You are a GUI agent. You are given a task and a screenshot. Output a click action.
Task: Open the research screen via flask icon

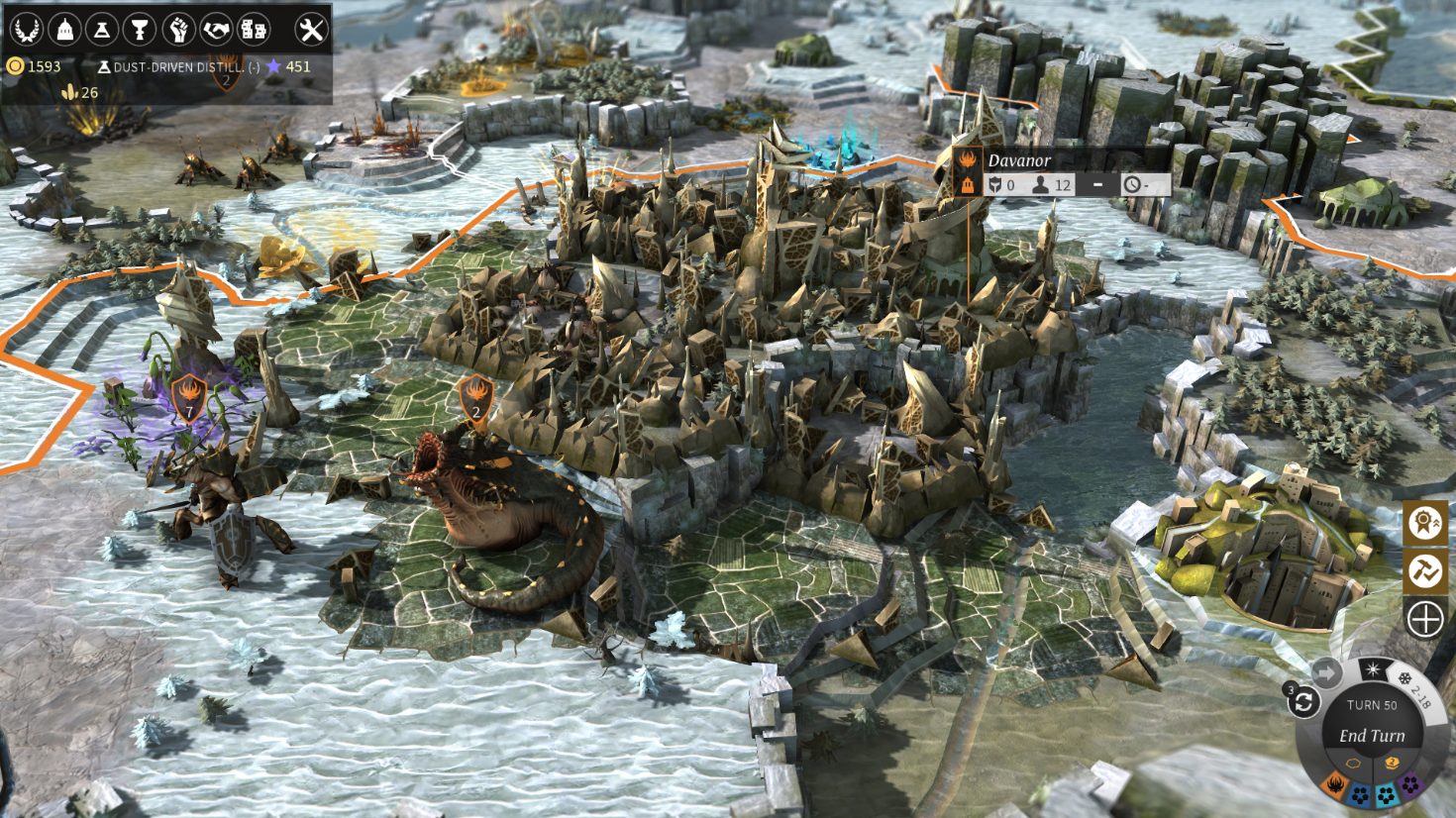(x=102, y=29)
